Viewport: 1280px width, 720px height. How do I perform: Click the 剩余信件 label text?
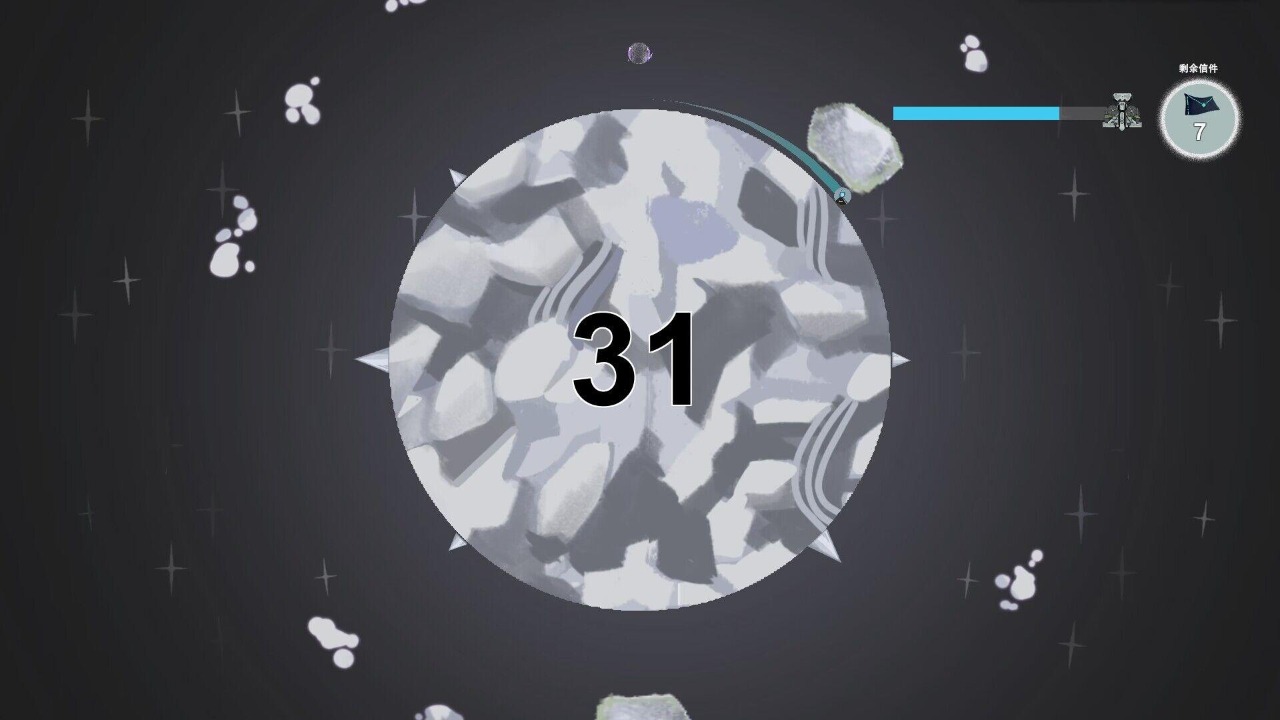(x=1197, y=68)
